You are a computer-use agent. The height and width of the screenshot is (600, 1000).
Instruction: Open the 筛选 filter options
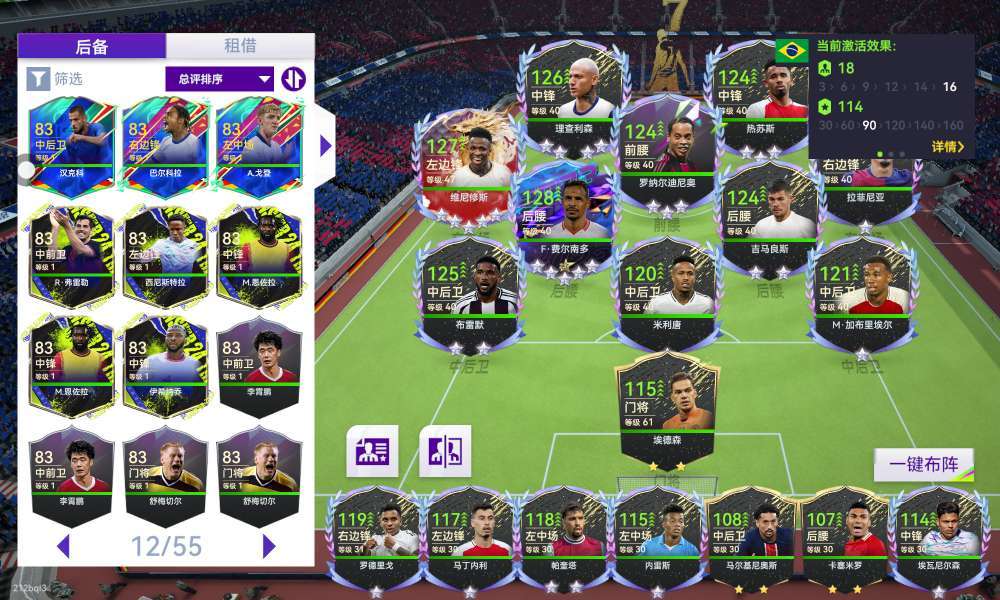point(55,78)
